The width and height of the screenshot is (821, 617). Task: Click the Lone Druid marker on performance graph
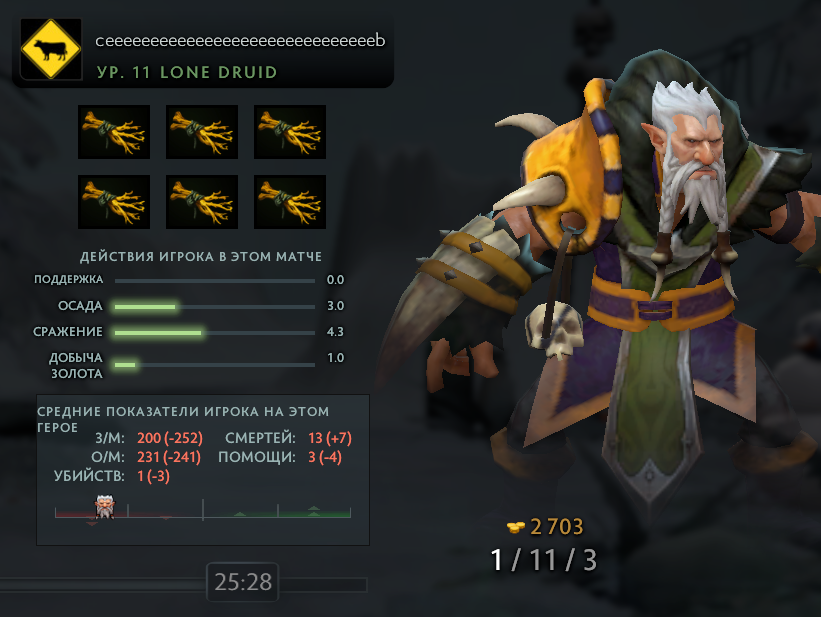click(x=103, y=506)
